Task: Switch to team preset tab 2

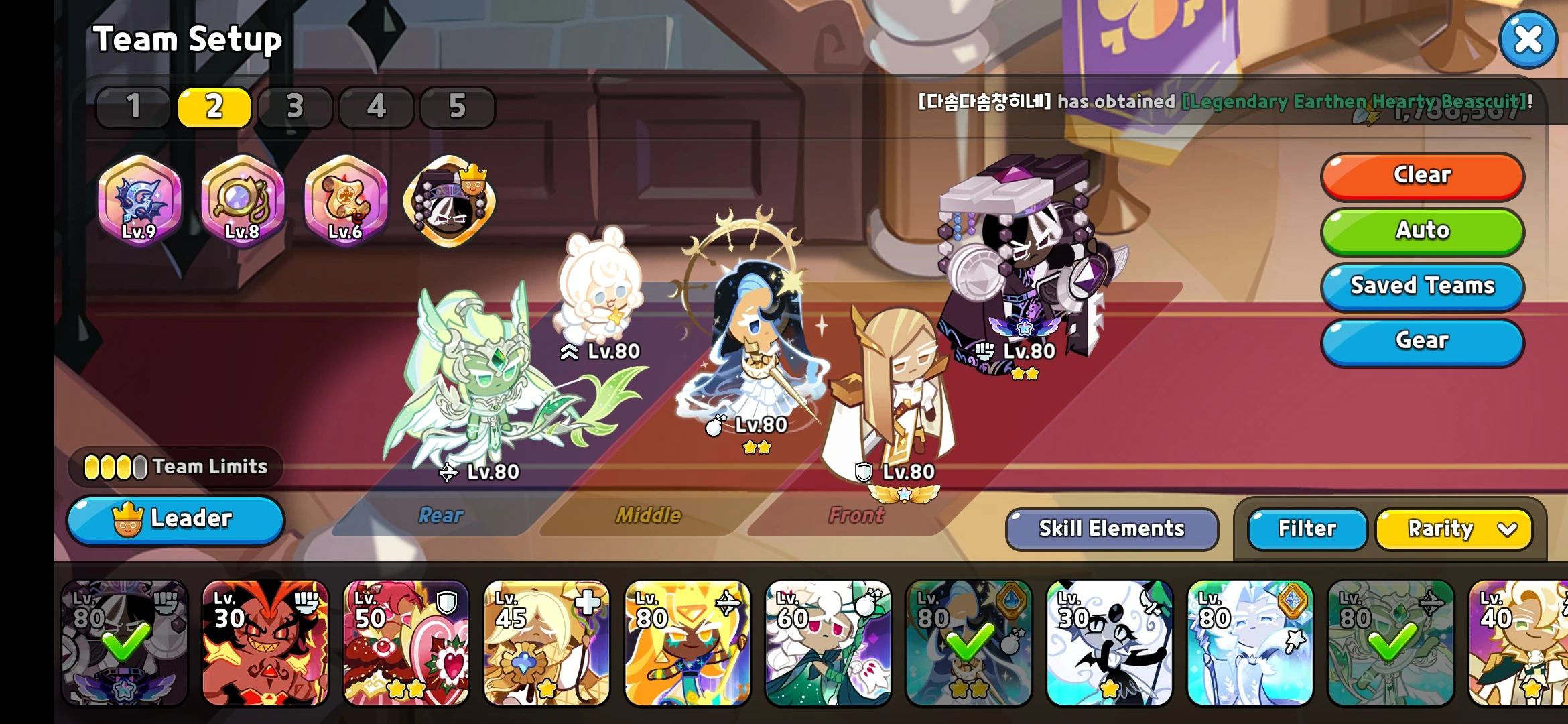Action: (x=214, y=107)
